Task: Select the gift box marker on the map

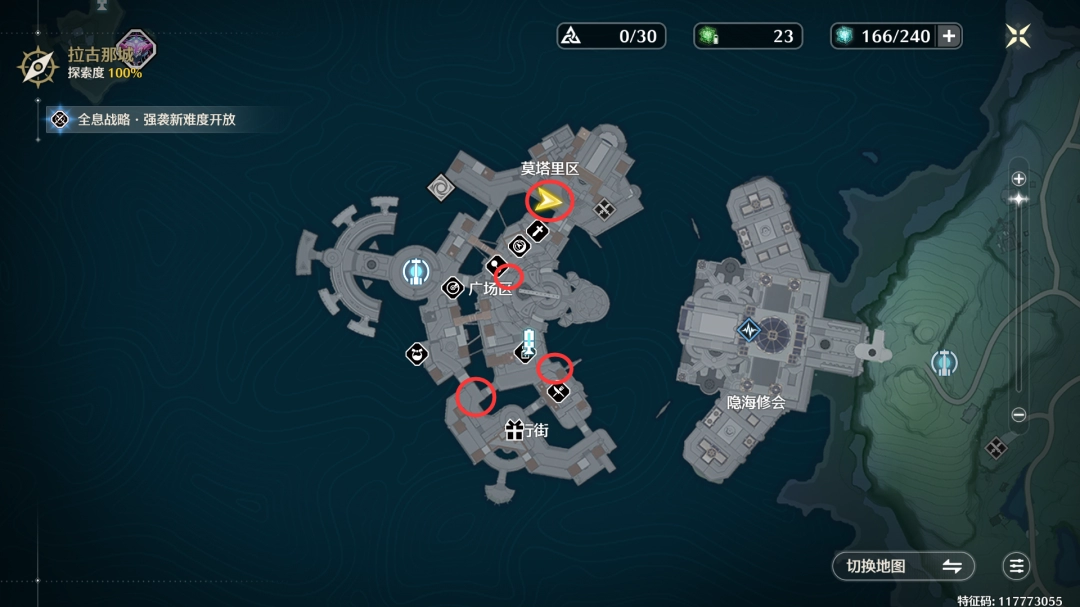Action: [515, 430]
